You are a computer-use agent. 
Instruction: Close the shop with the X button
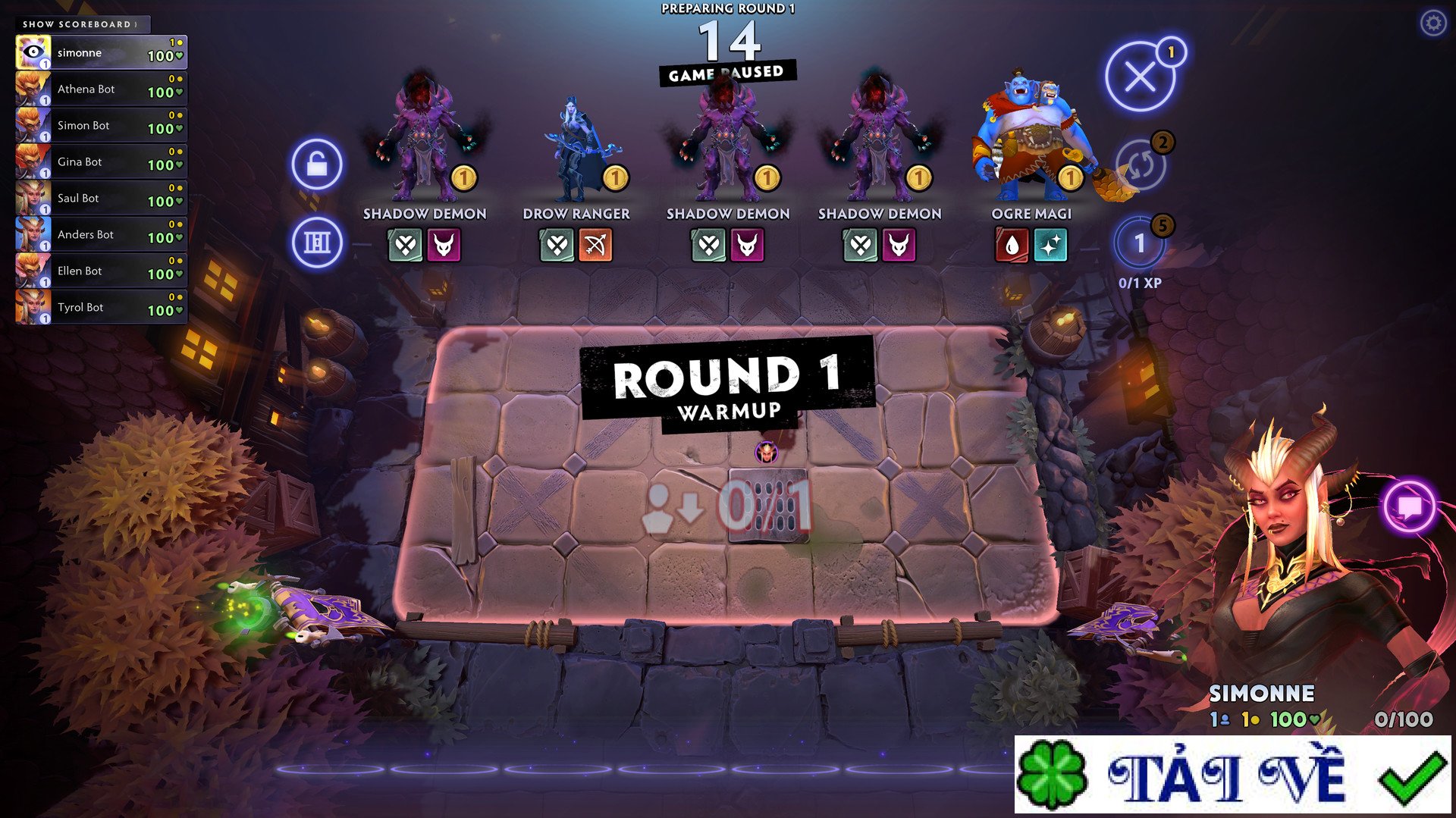click(x=1140, y=77)
